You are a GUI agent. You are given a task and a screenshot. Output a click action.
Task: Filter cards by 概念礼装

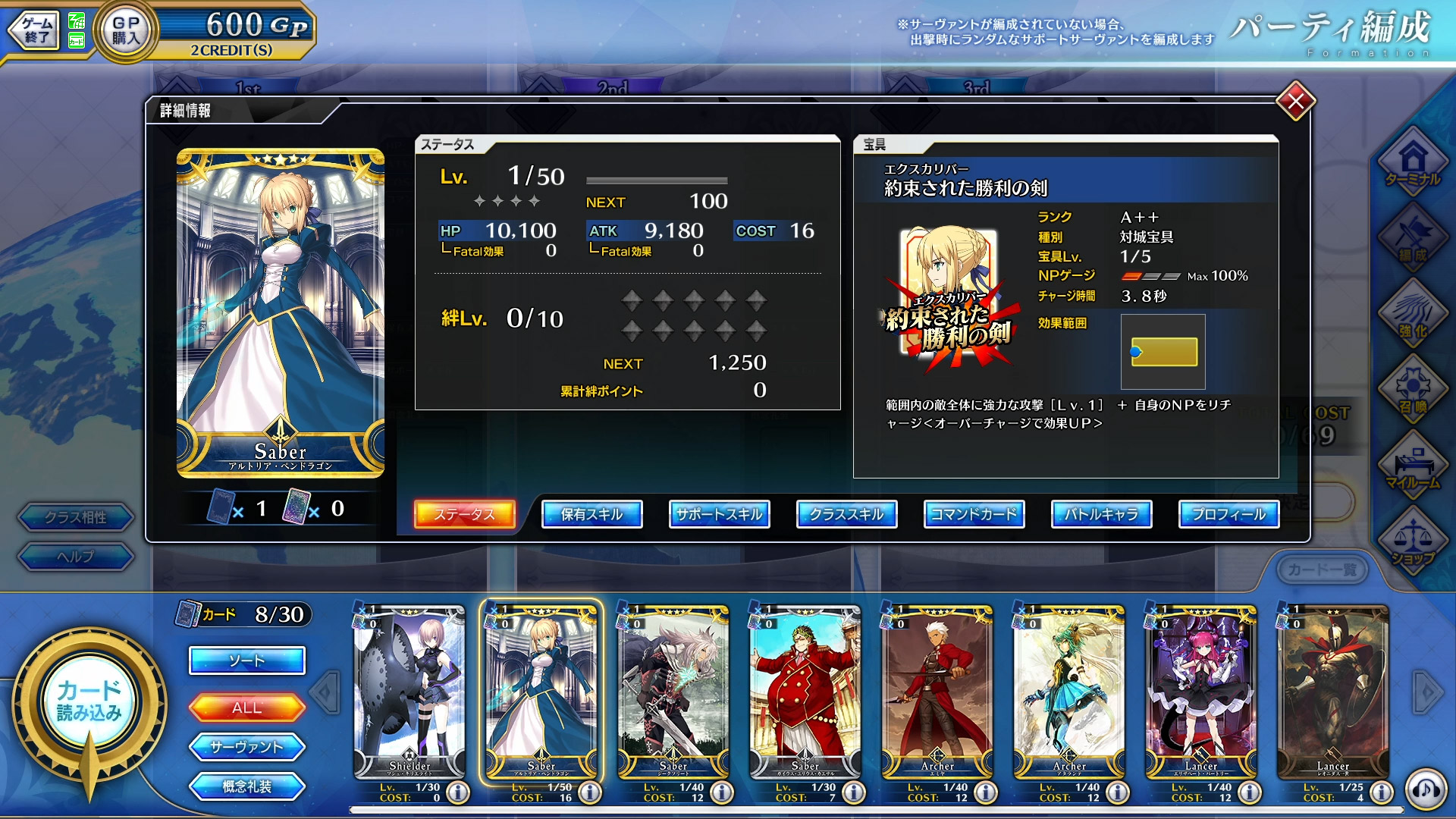(246, 786)
